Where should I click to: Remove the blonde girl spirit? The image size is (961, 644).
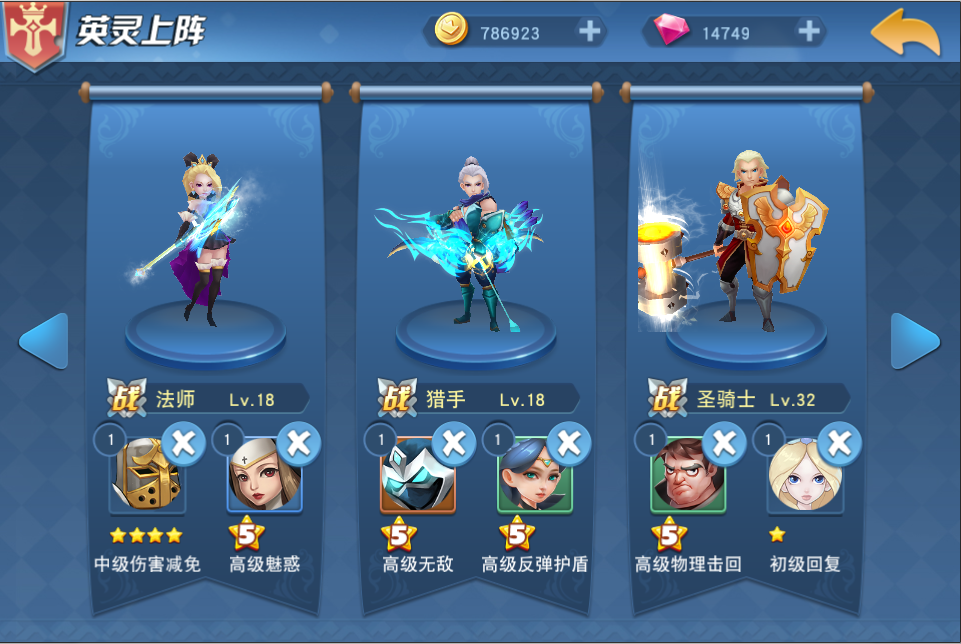pyautogui.click(x=840, y=441)
